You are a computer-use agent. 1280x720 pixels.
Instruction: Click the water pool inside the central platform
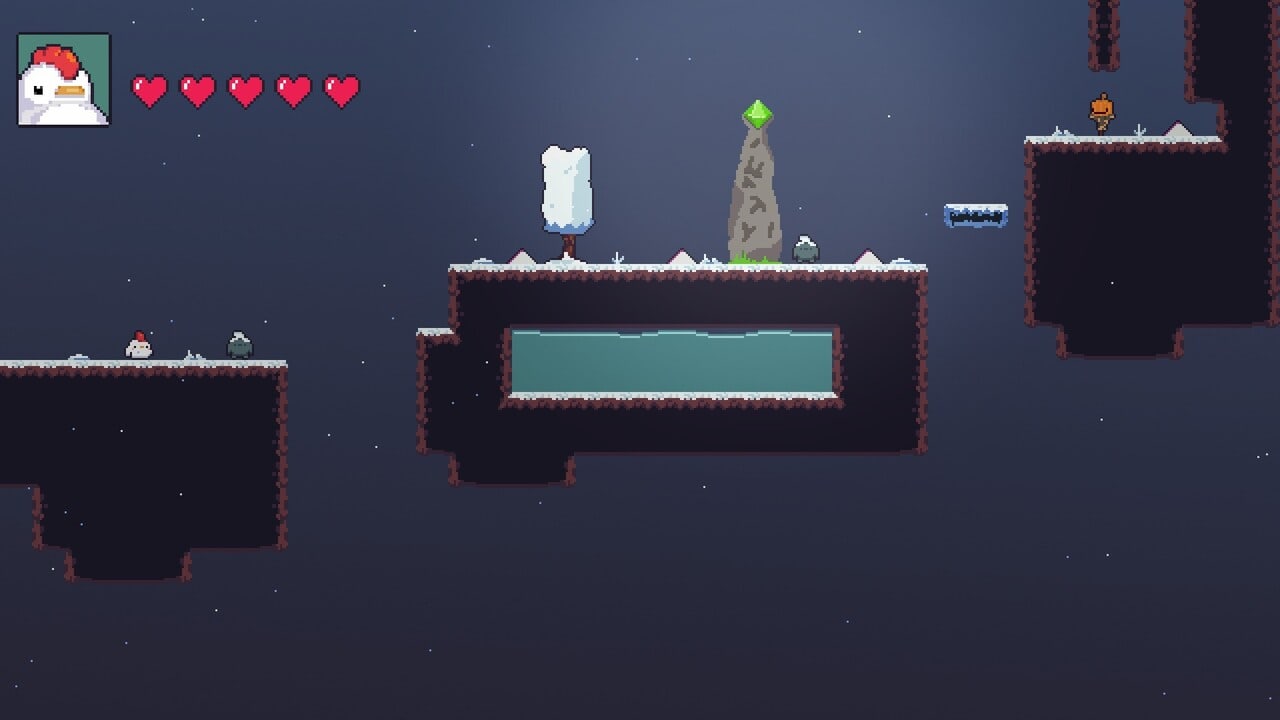click(x=672, y=360)
